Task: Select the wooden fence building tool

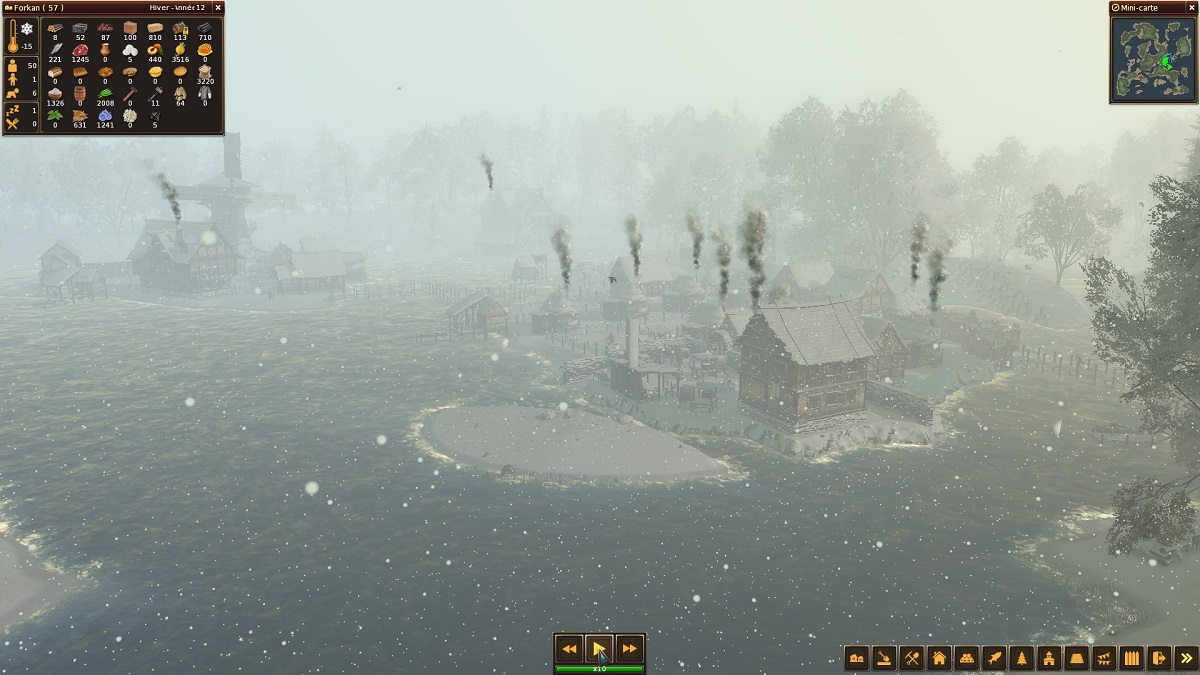Action: [1131, 658]
